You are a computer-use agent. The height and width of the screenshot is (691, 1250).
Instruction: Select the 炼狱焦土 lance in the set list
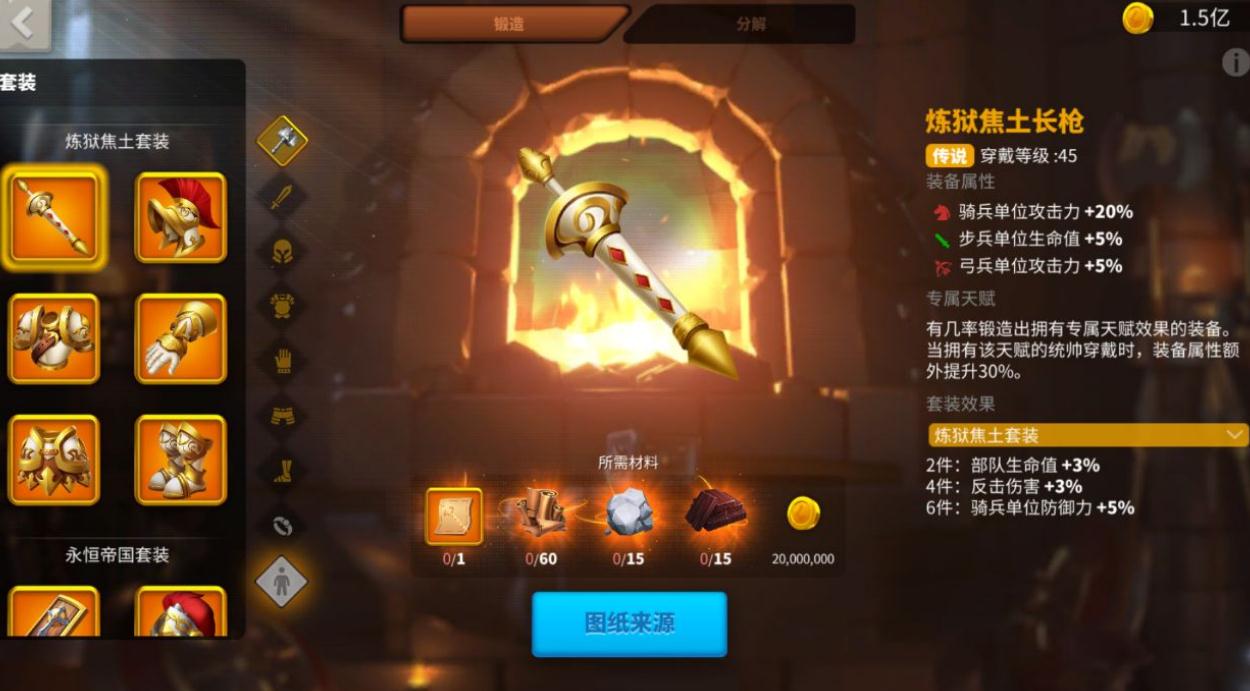pyautogui.click(x=54, y=218)
